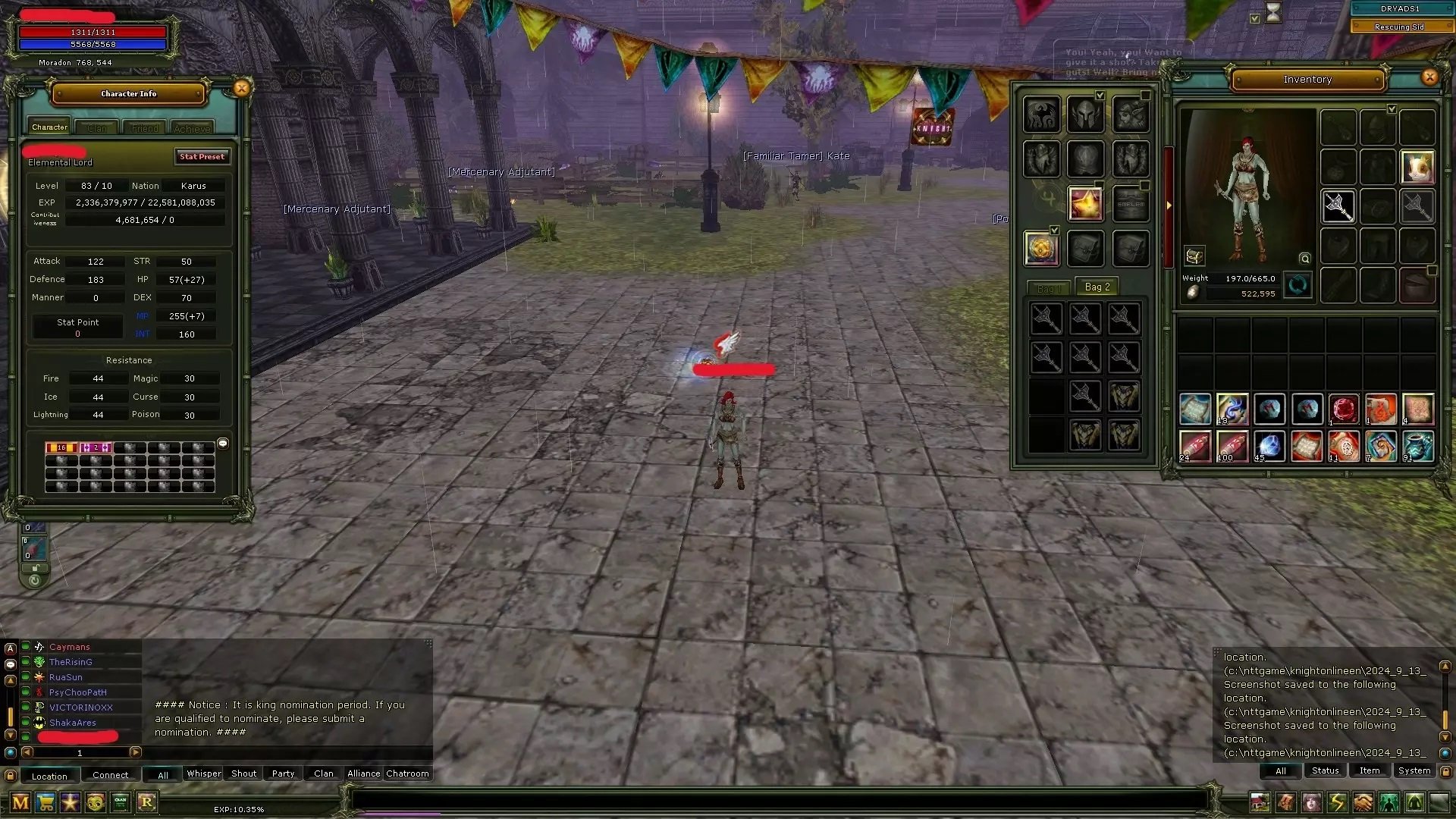Click the next chat page arrow
The height and width of the screenshot is (819, 1456).
pyautogui.click(x=136, y=752)
